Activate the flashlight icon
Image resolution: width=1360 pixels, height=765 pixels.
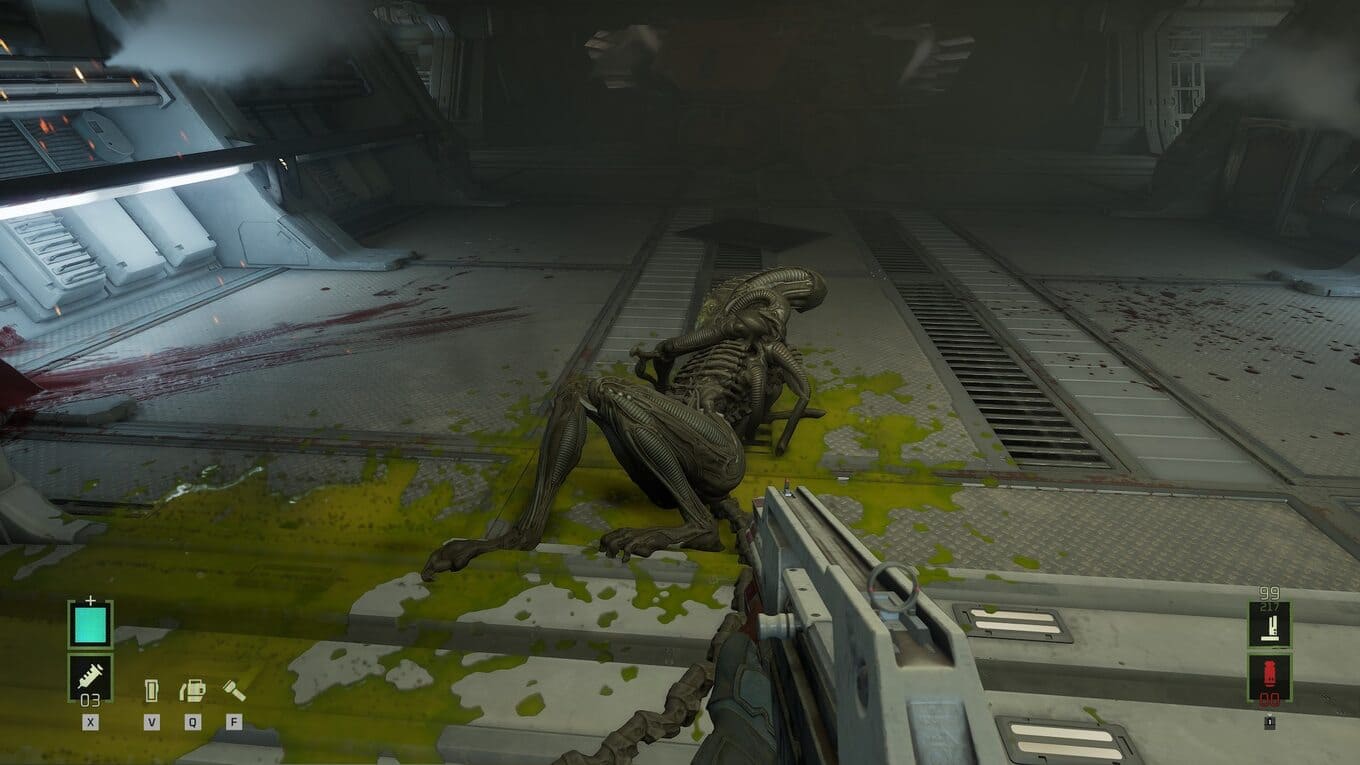click(x=233, y=690)
